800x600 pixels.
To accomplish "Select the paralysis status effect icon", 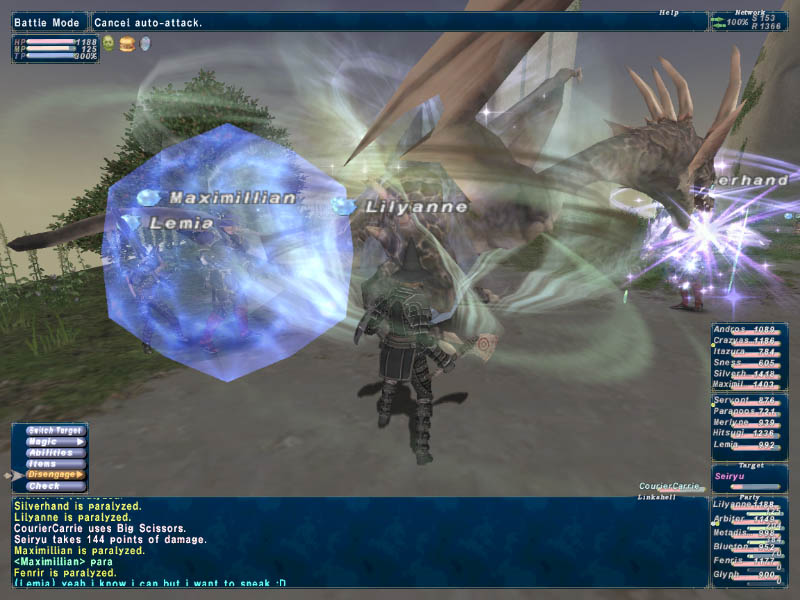I will tap(108, 44).
